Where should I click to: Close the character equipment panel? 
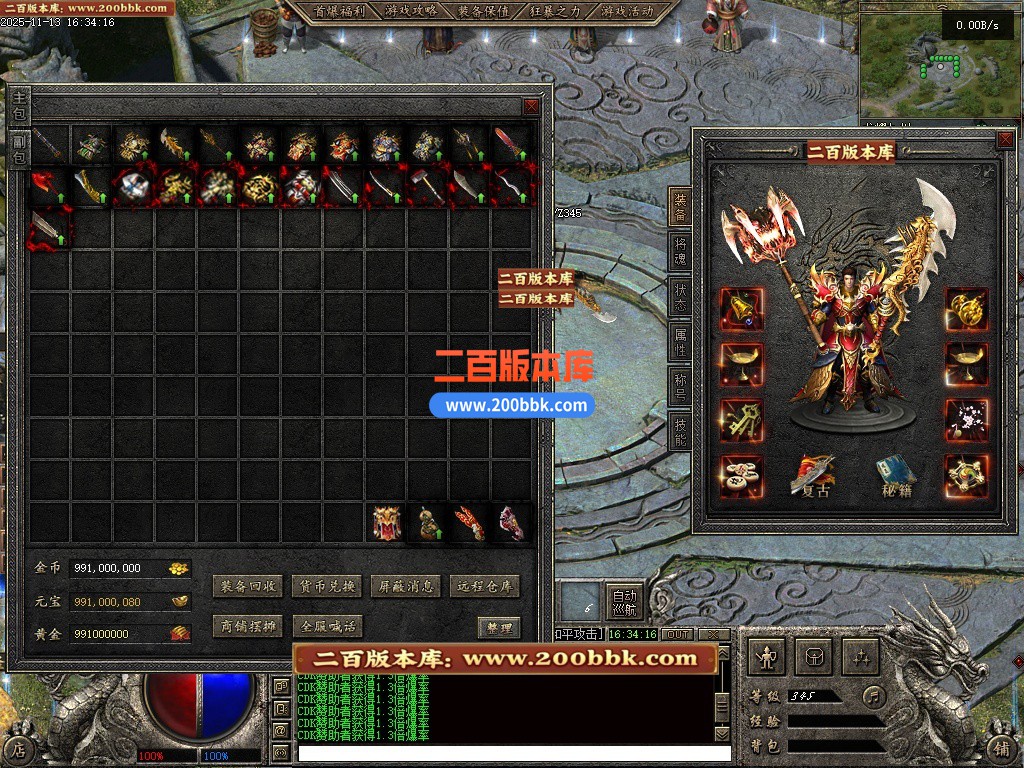1004,141
